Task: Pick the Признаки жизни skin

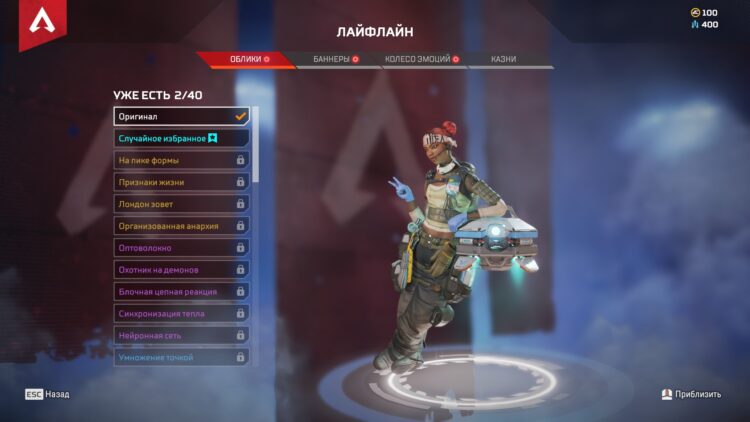Action: tap(181, 182)
